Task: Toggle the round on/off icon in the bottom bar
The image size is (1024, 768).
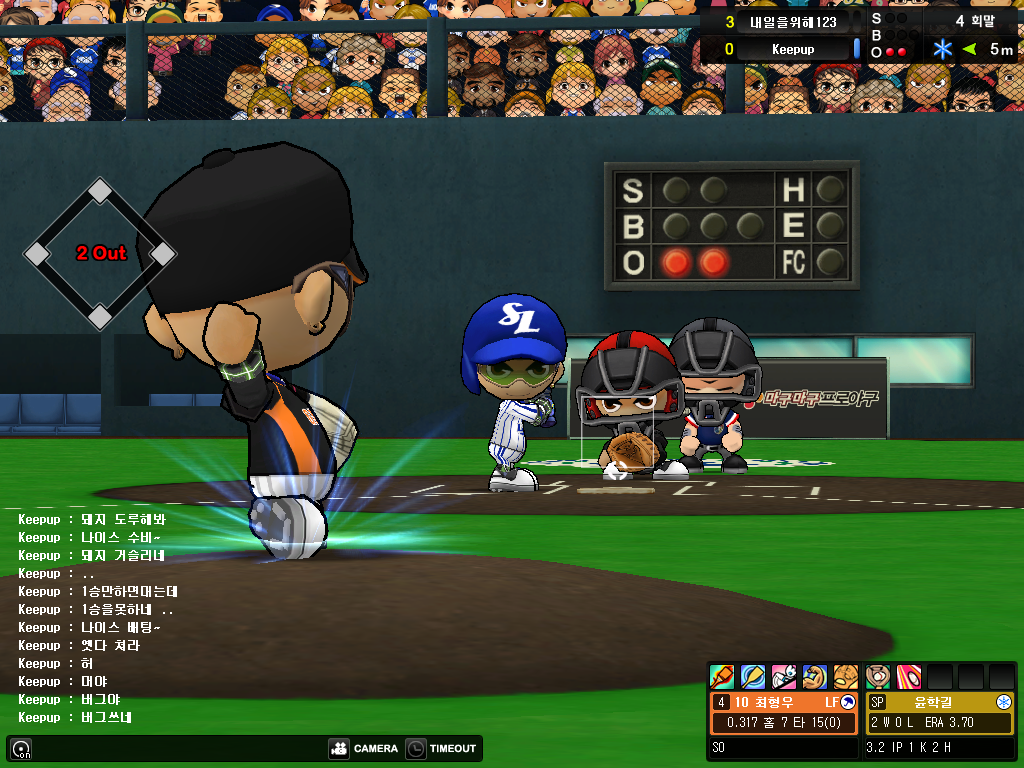Action: (21, 748)
